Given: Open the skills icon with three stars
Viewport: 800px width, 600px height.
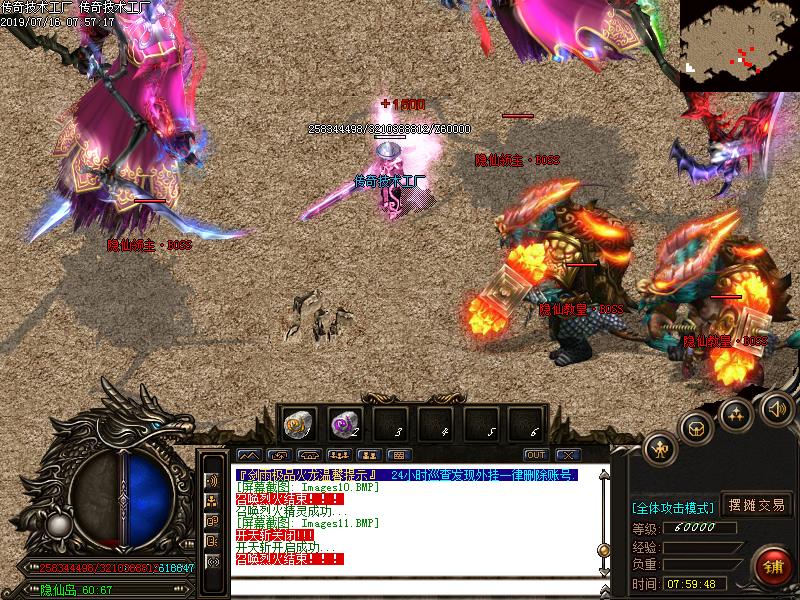Looking at the screenshot, I should point(737,412).
